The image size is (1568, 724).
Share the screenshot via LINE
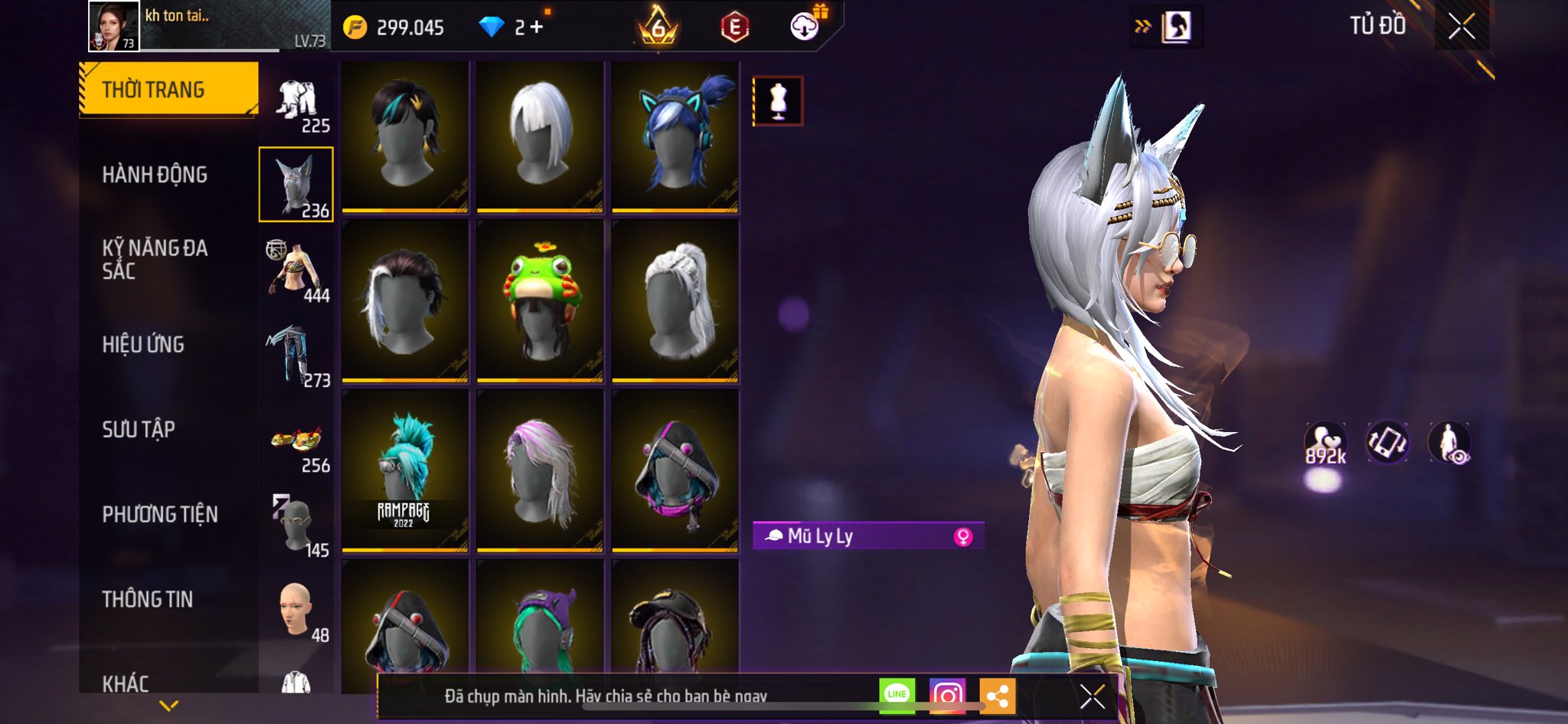click(897, 695)
